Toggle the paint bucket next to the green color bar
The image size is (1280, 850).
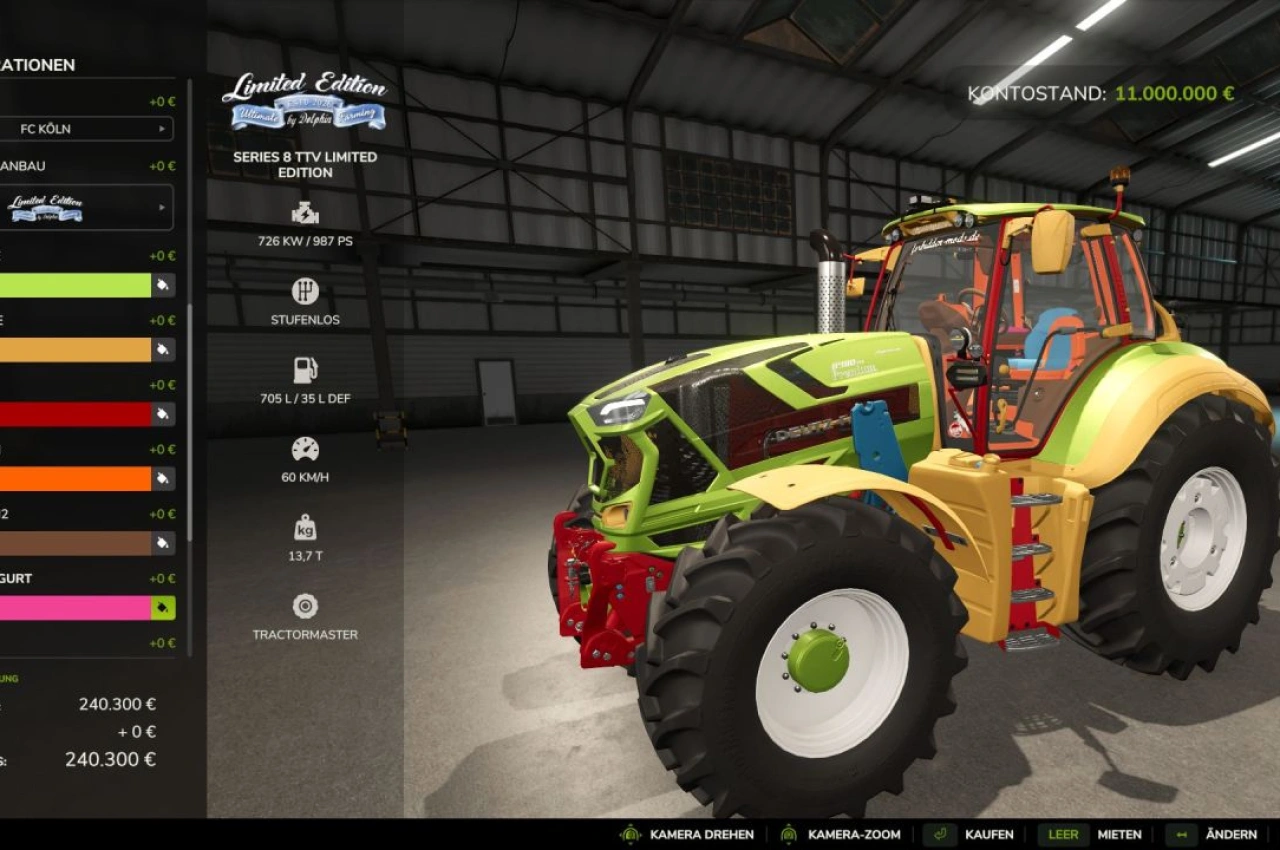tap(163, 285)
